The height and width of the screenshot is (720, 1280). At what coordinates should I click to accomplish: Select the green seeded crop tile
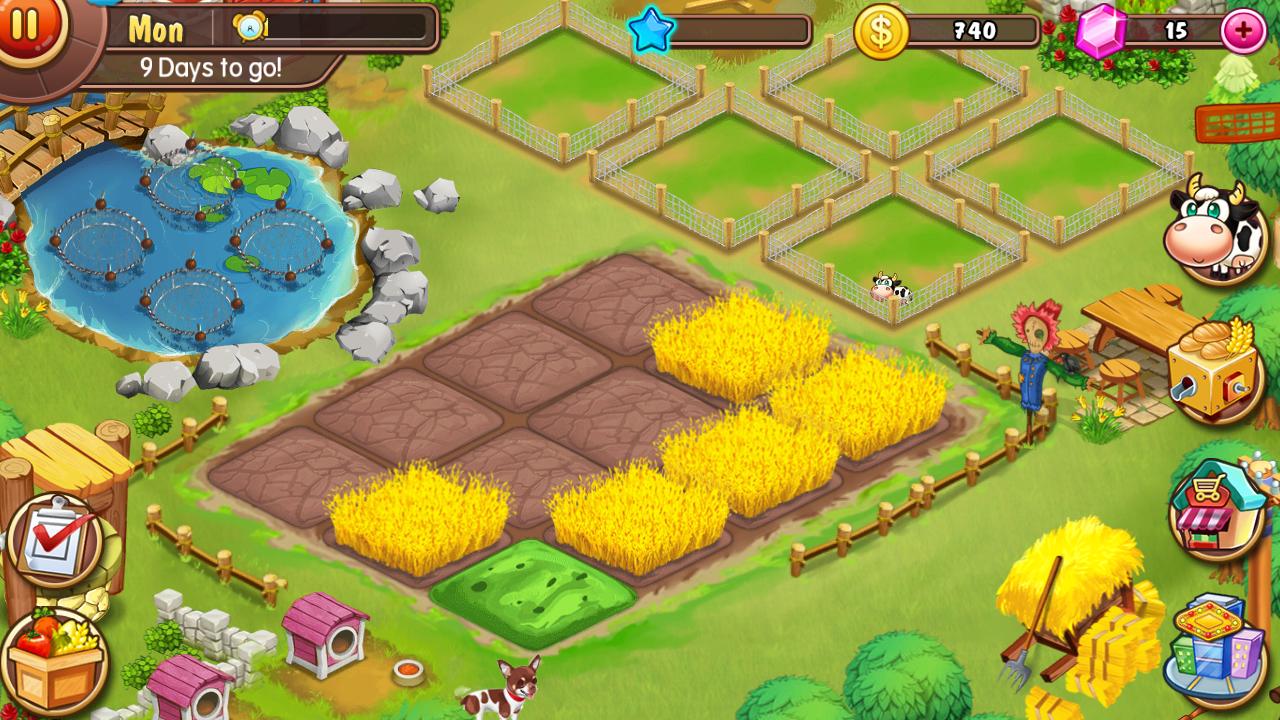(533, 591)
